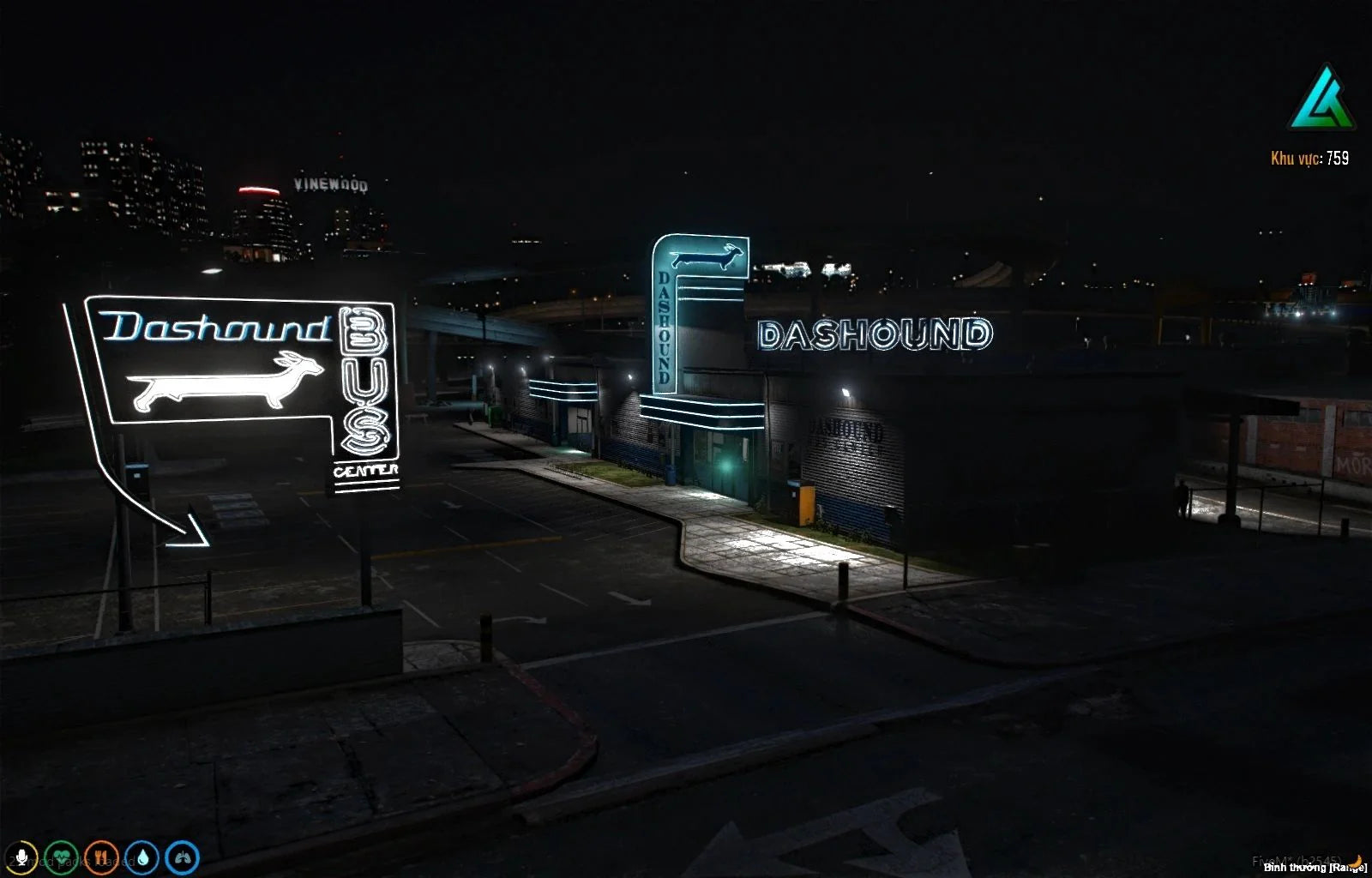1372x878 pixels.
Task: Select the green heartbeat health icon
Action: click(61, 857)
